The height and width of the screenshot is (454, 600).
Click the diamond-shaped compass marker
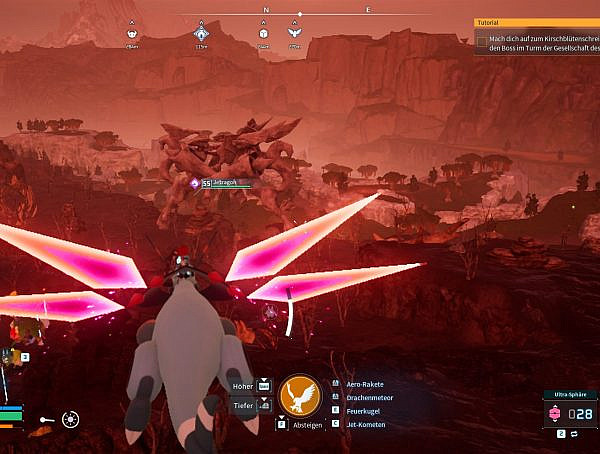pos(200,33)
